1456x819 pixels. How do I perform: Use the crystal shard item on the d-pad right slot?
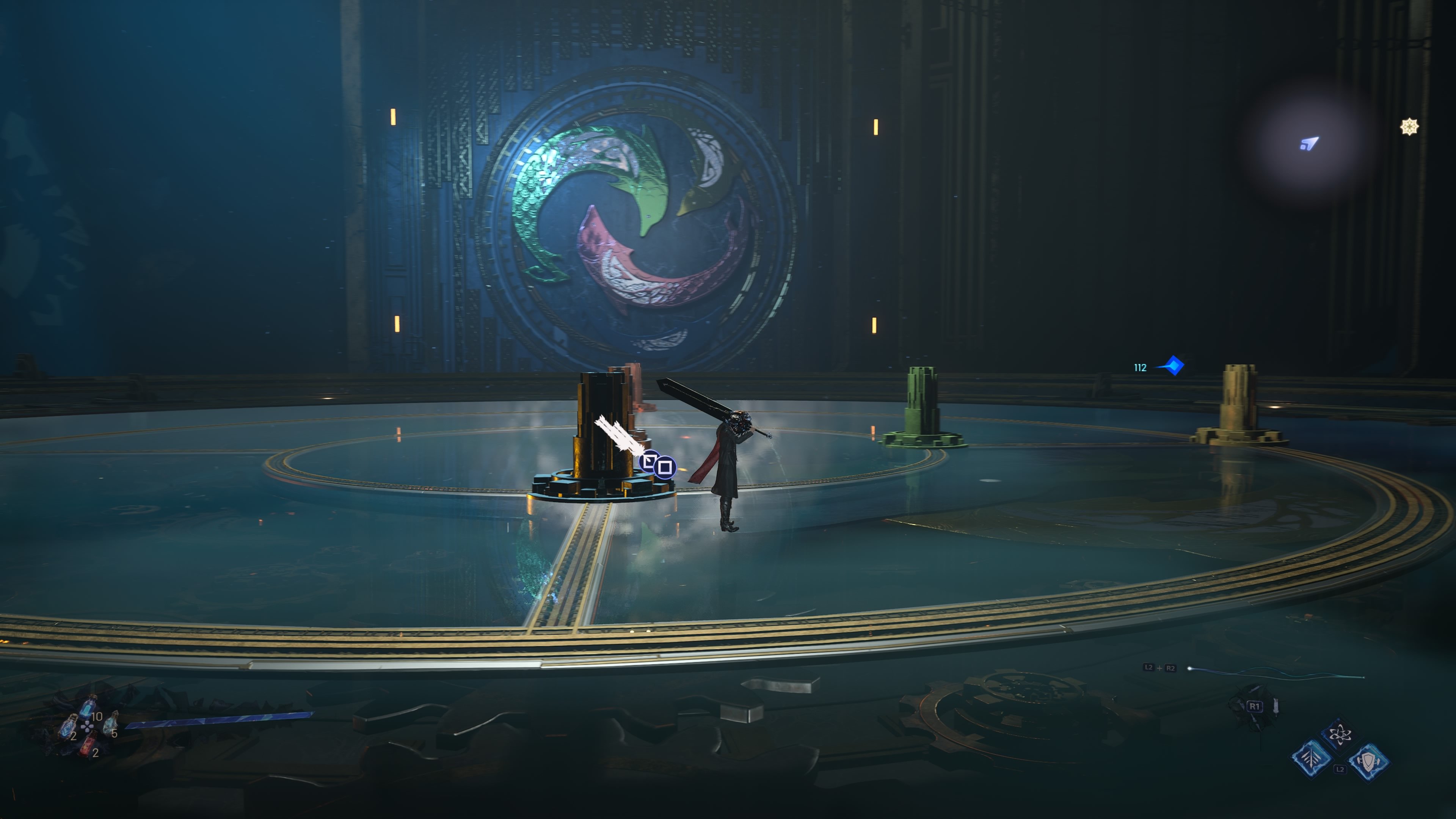[x=111, y=724]
